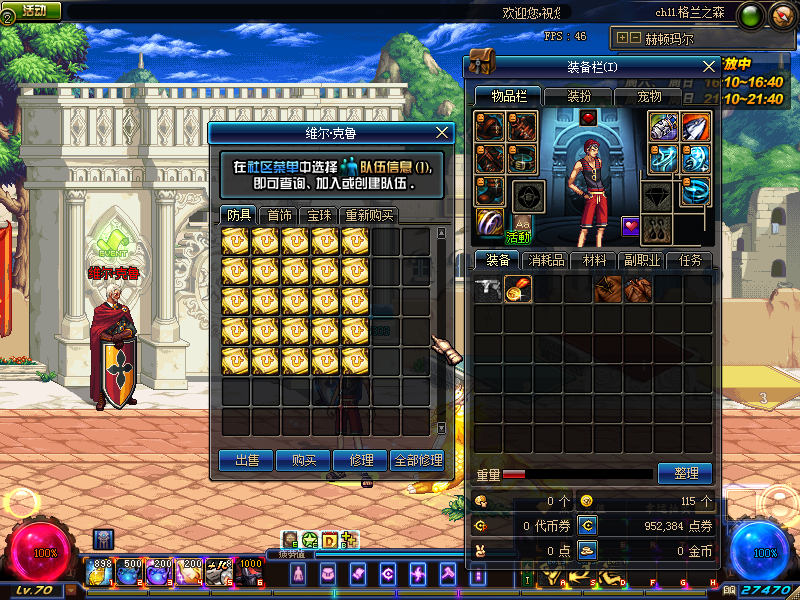This screenshot has height=600, width=800.
Task: Select the pistol item in inventory
Action: point(488,289)
